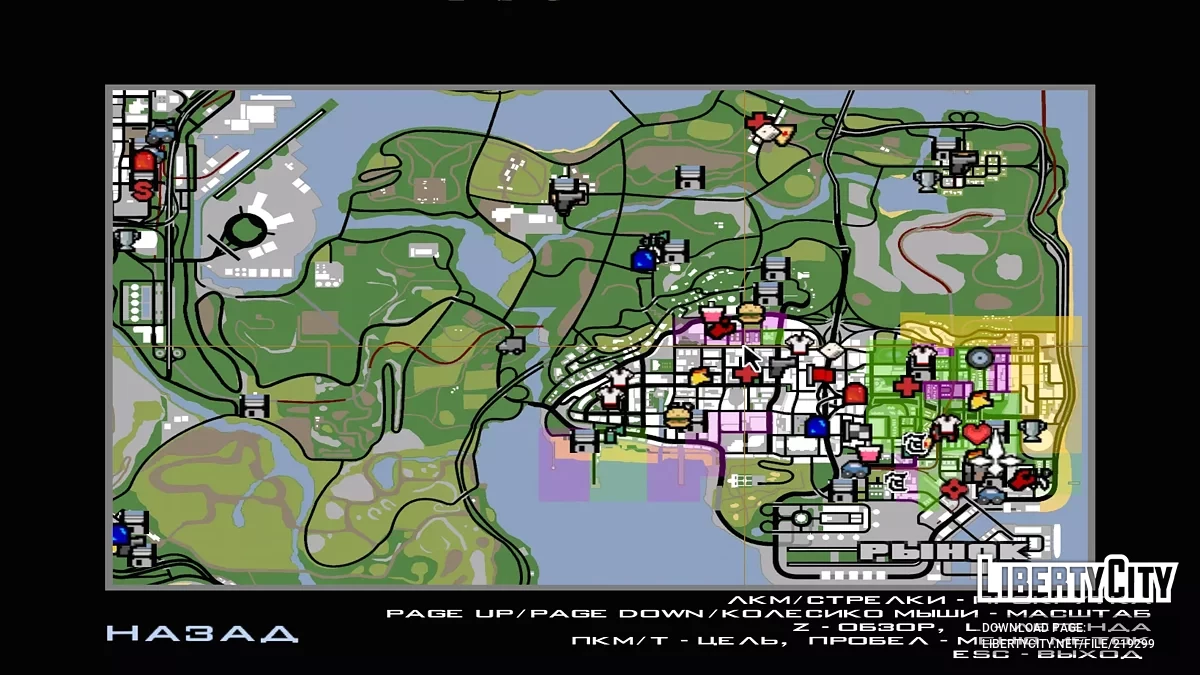
Task: Open the LibertyCity watermark logo
Action: [x=1076, y=579]
